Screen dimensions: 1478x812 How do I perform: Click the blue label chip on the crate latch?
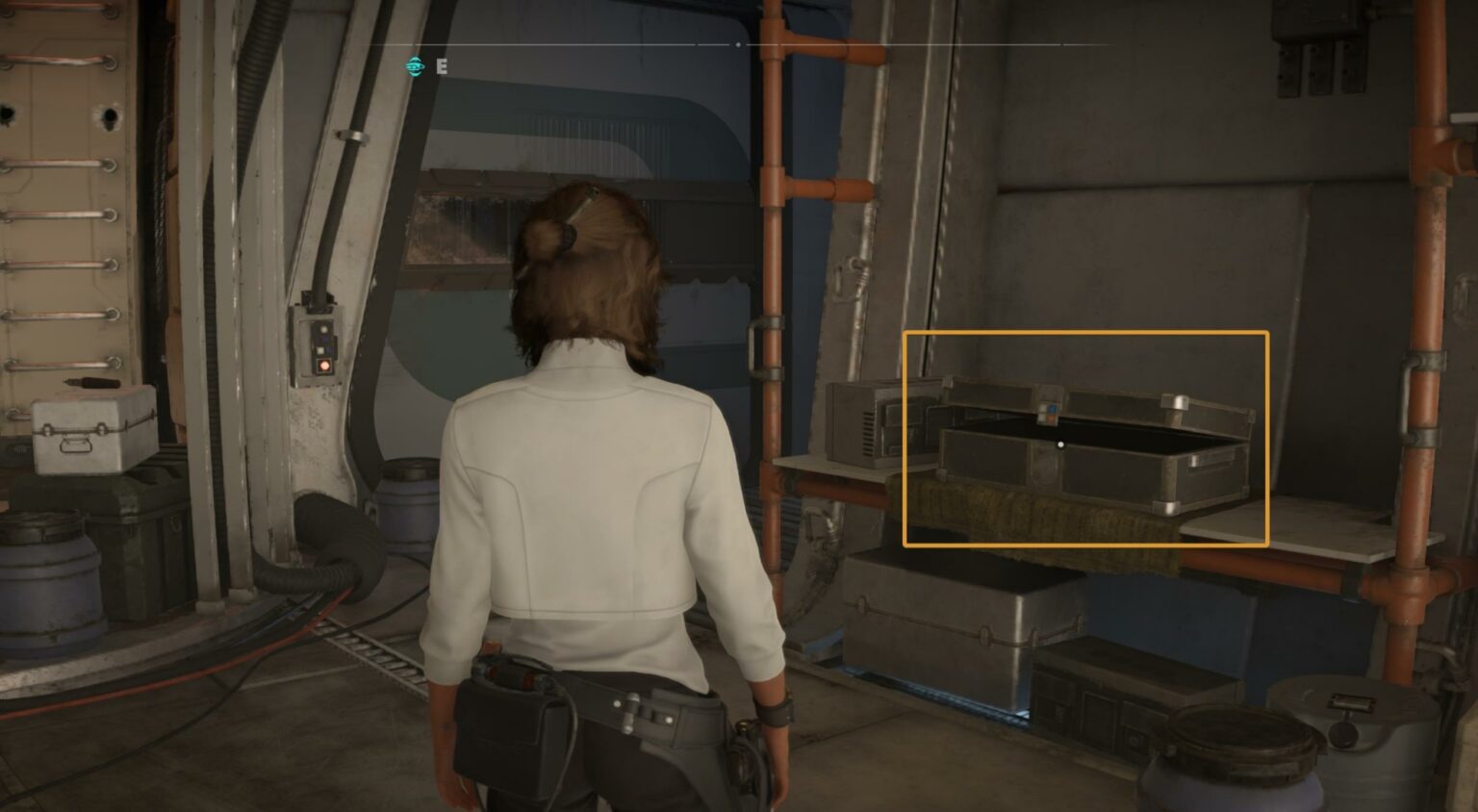coord(1052,409)
